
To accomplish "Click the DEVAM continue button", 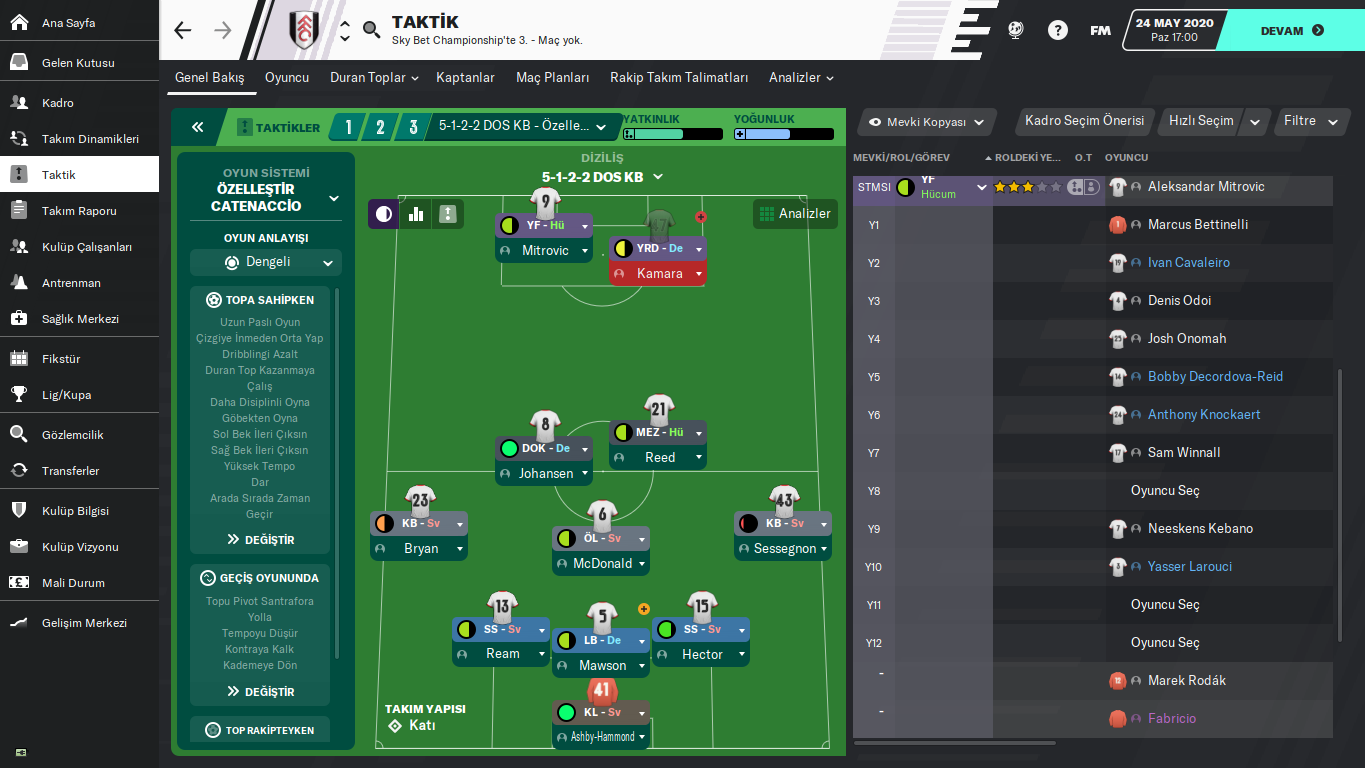I will 1291,30.
